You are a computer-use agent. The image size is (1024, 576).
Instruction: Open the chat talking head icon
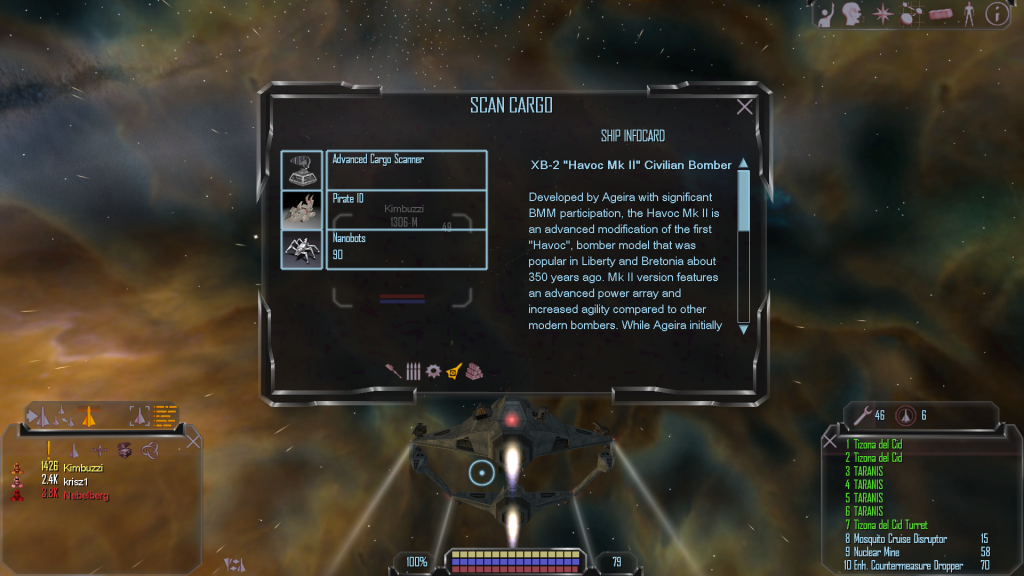coord(852,14)
